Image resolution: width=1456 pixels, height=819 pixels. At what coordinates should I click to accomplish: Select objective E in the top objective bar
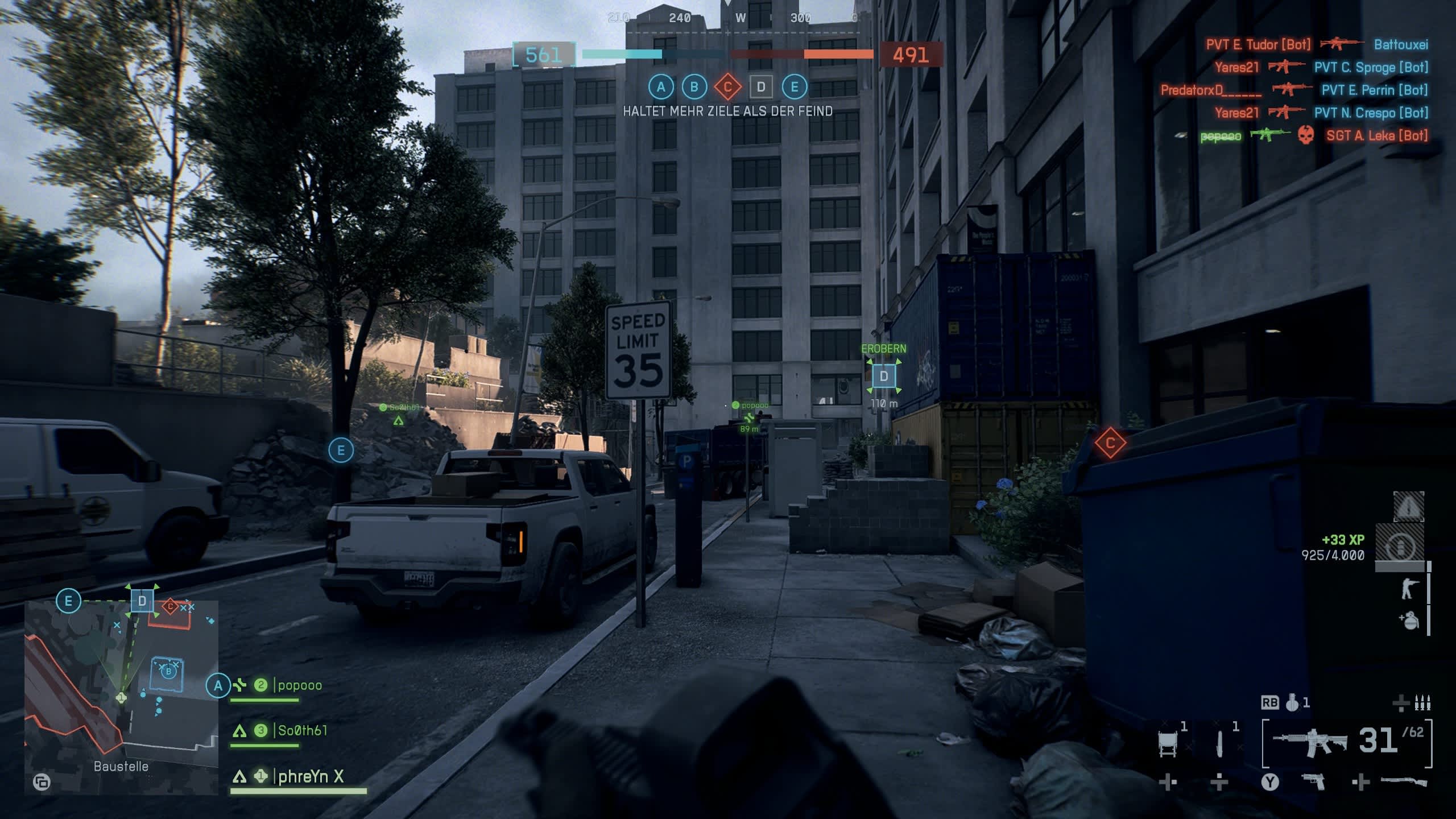coord(795,87)
